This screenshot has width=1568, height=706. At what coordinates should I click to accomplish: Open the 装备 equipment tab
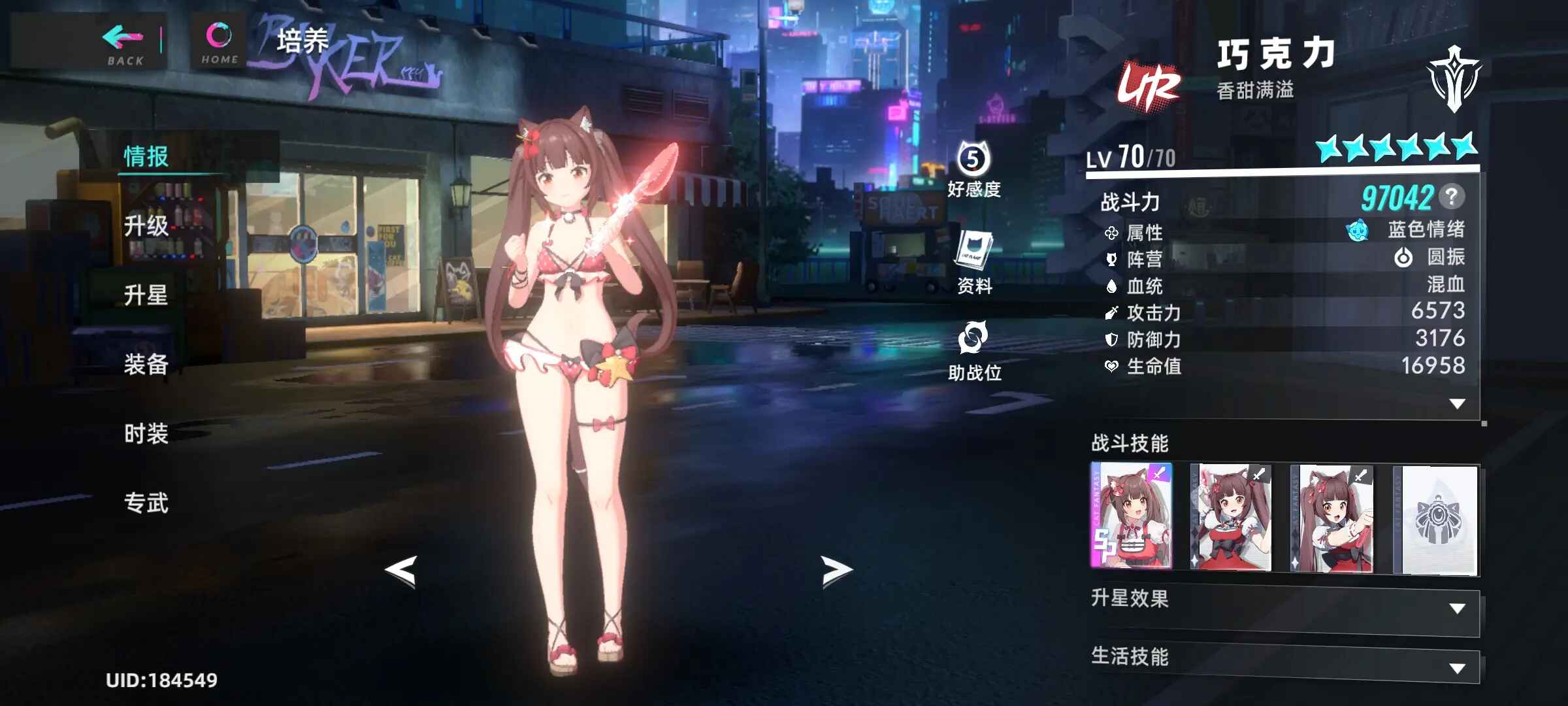point(146,365)
